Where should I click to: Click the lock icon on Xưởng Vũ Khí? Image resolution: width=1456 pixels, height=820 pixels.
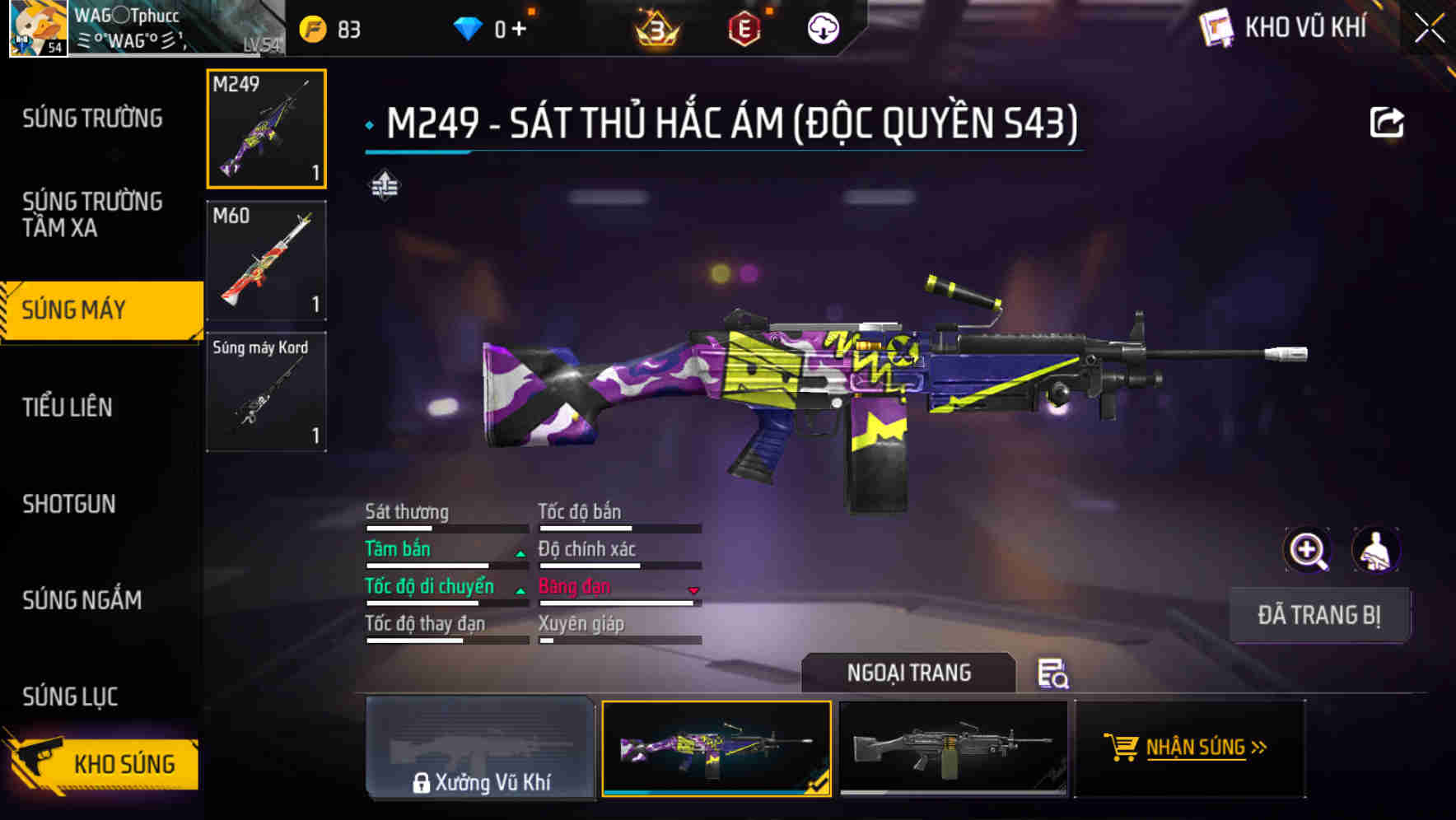[422, 783]
